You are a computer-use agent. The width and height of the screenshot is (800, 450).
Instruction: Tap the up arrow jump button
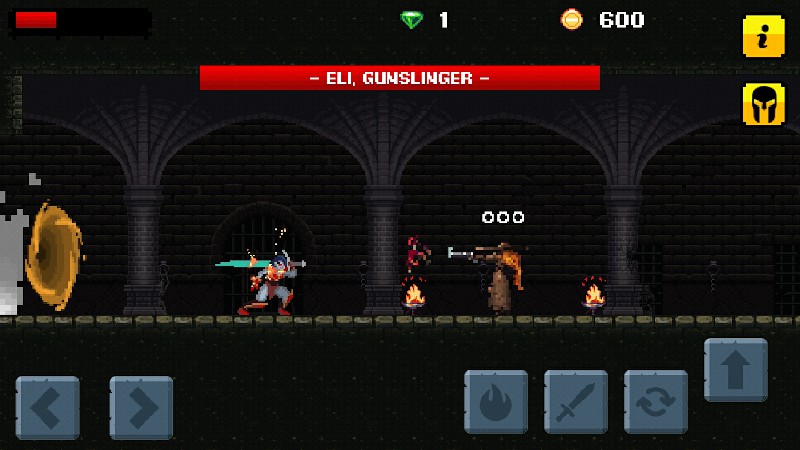pos(736,370)
